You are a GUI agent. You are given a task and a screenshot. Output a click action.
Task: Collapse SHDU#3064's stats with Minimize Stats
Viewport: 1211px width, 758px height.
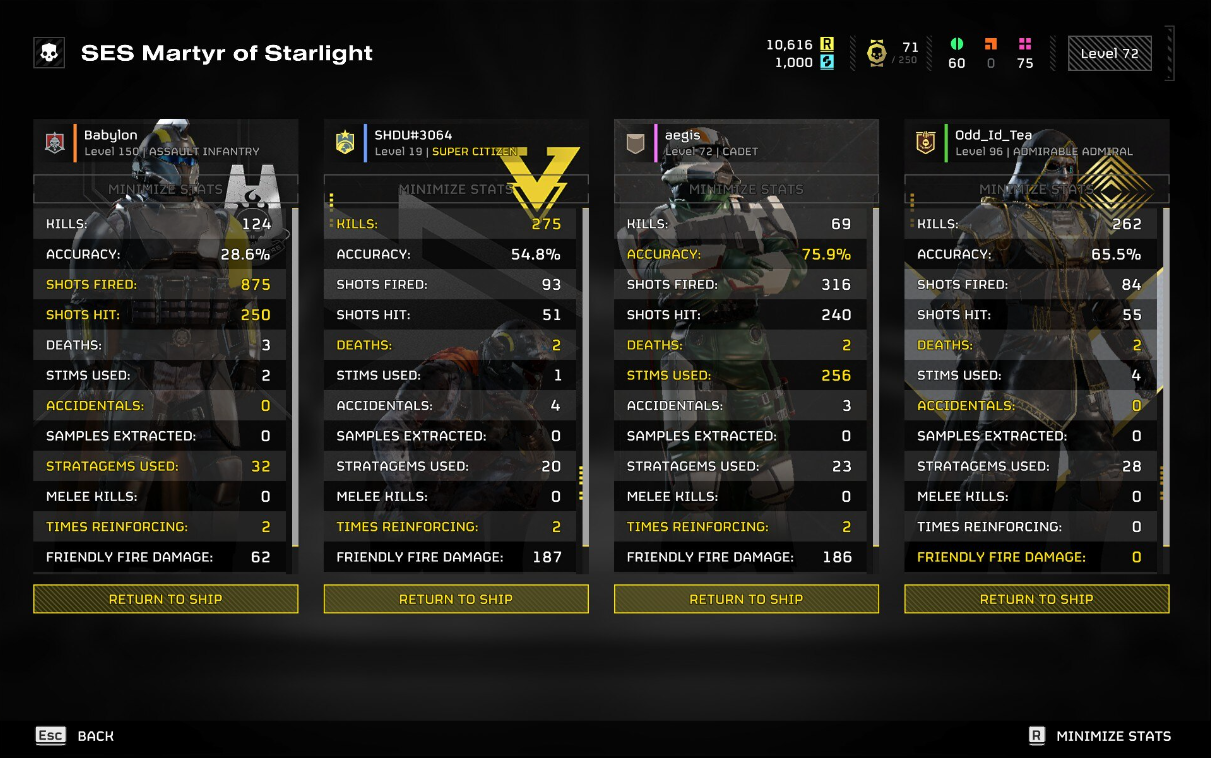coord(456,189)
